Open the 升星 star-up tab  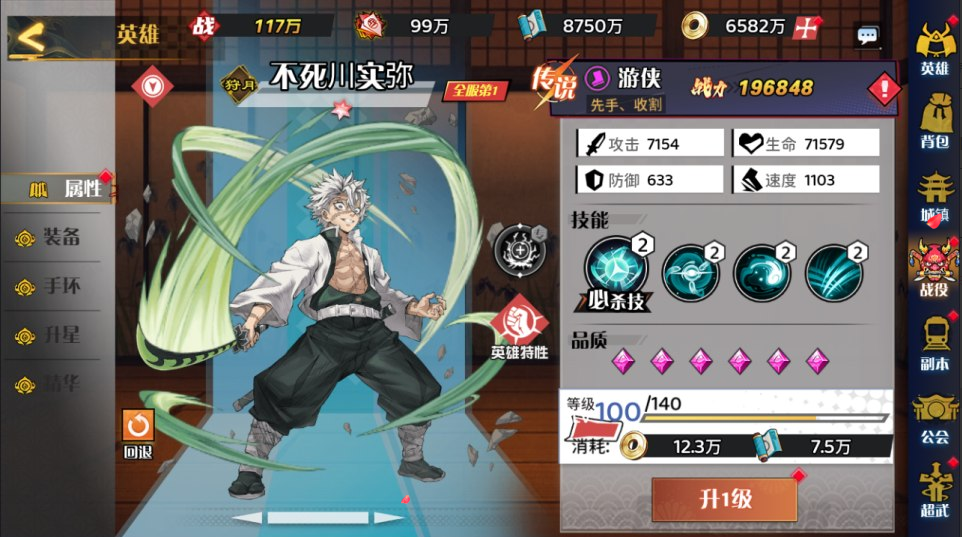click(60, 336)
